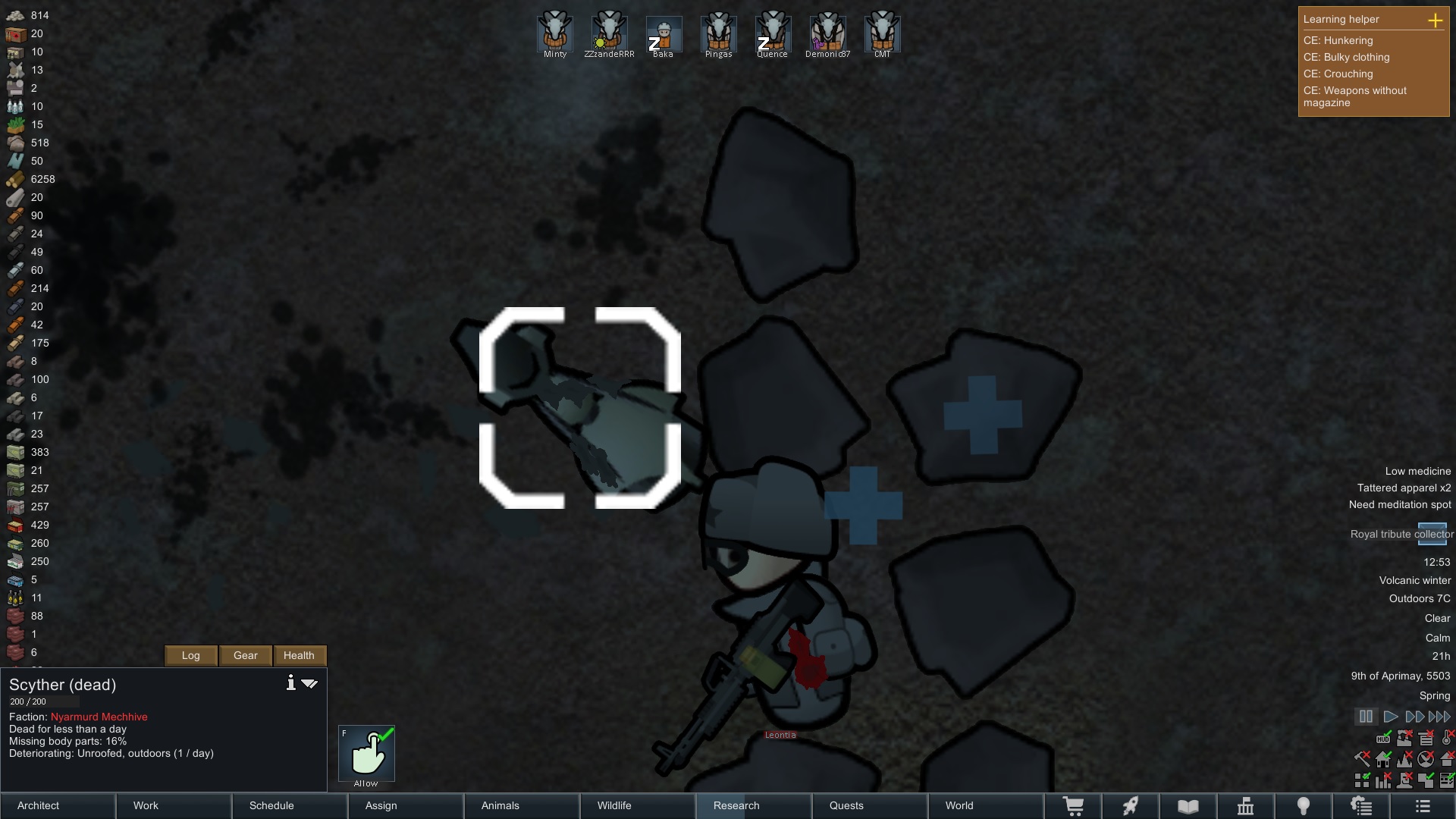Pause the game with the pause control
The height and width of the screenshot is (819, 1456).
[x=1366, y=717]
